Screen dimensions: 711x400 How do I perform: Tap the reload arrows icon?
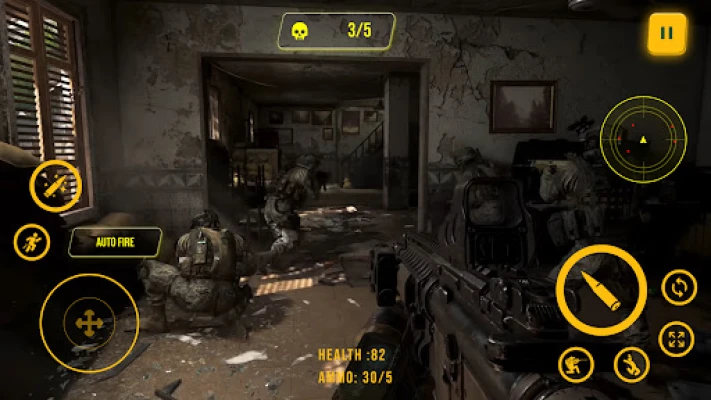(679, 288)
